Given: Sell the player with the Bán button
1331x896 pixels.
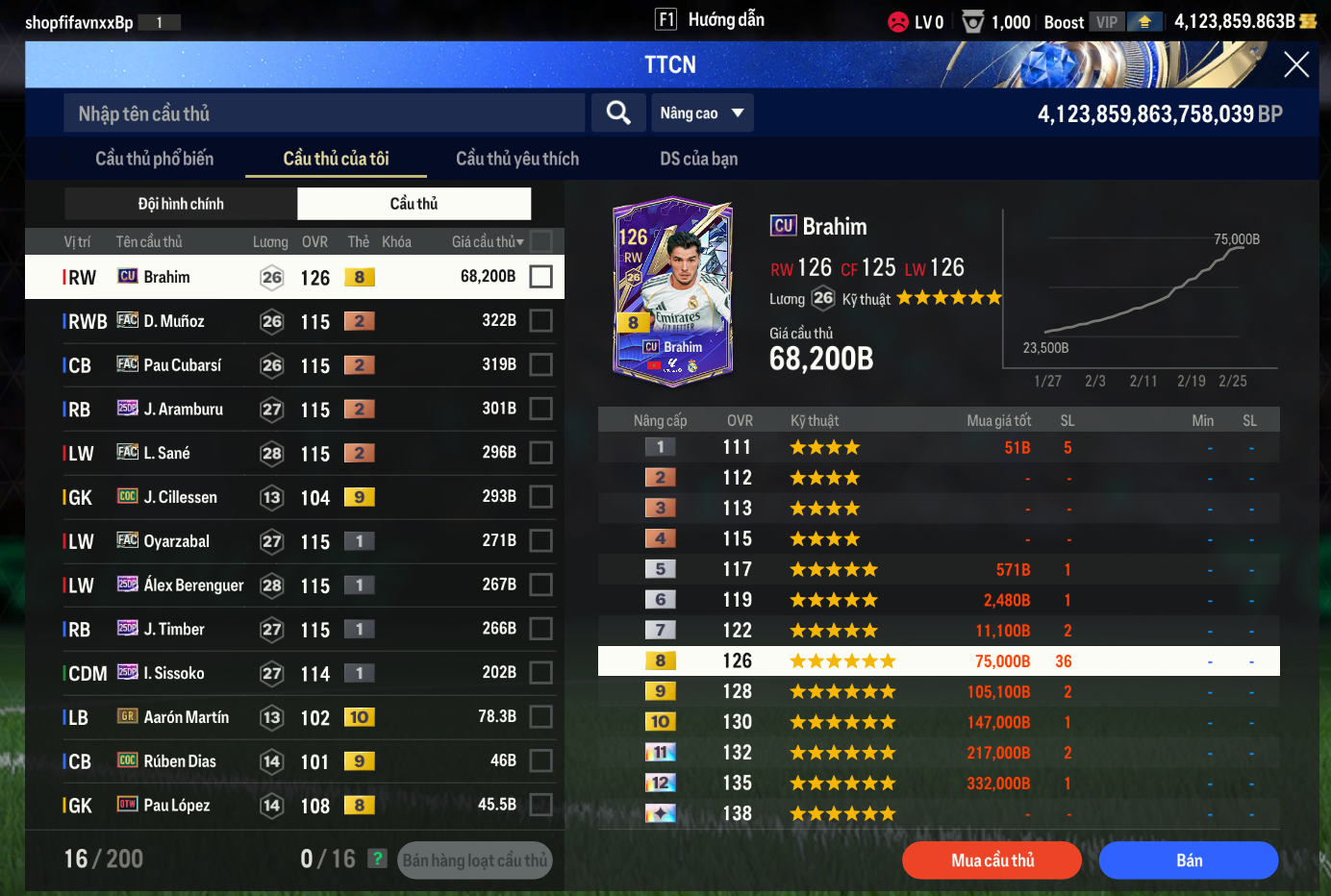Looking at the screenshot, I should click(x=1189, y=860).
